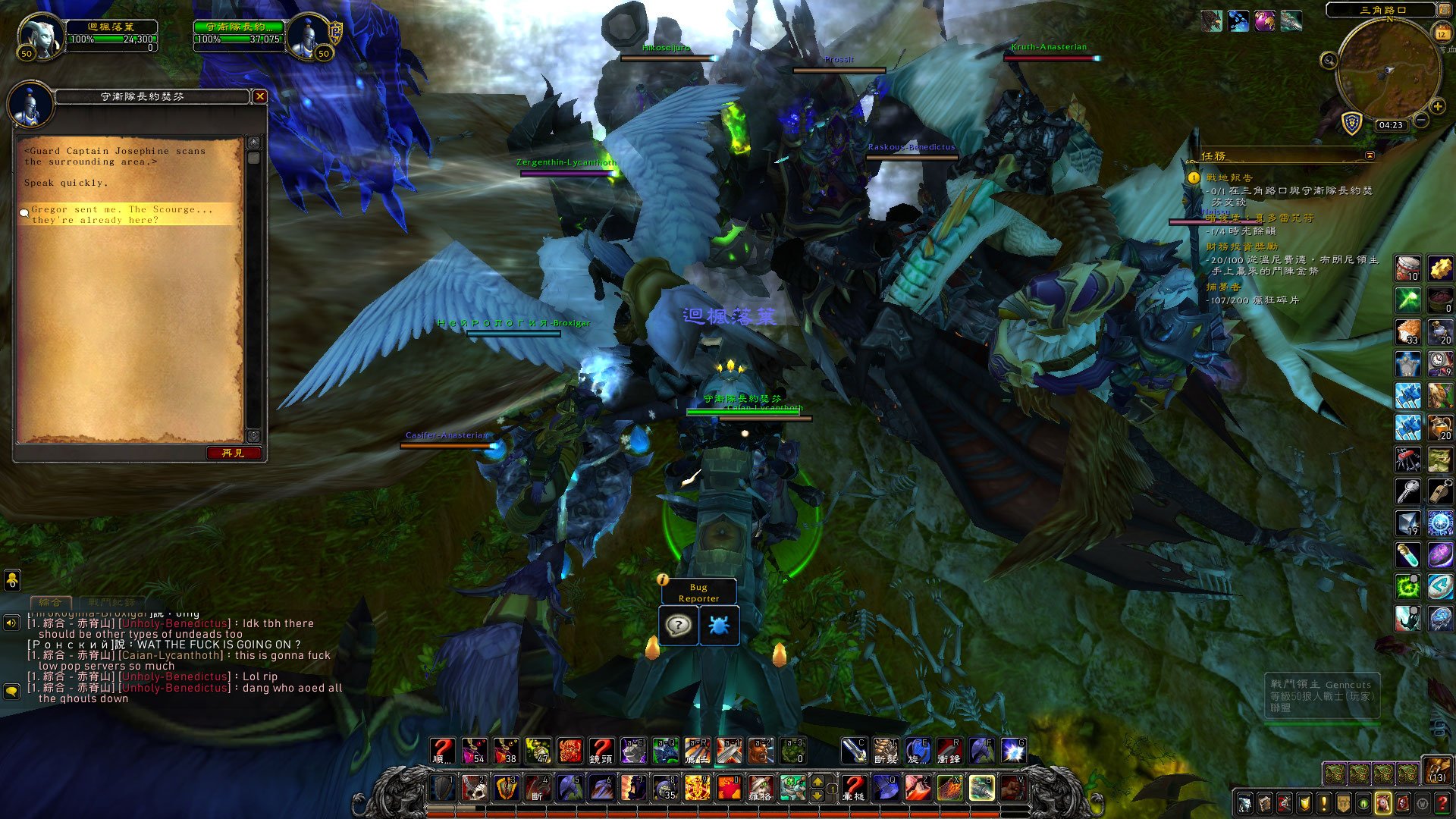This screenshot has width=1456, height=819.
Task: Activate the 衝鋒 charge ability
Action: (949, 751)
